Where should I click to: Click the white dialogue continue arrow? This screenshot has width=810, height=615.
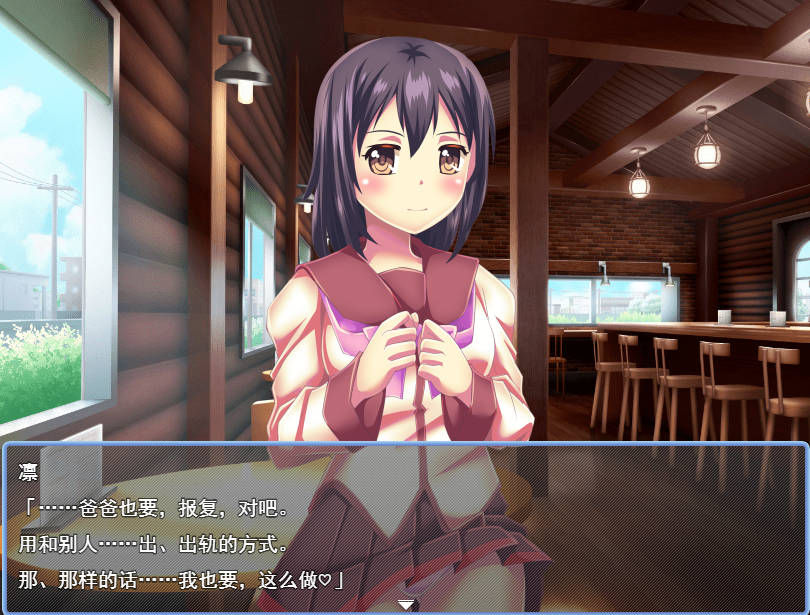[406, 604]
